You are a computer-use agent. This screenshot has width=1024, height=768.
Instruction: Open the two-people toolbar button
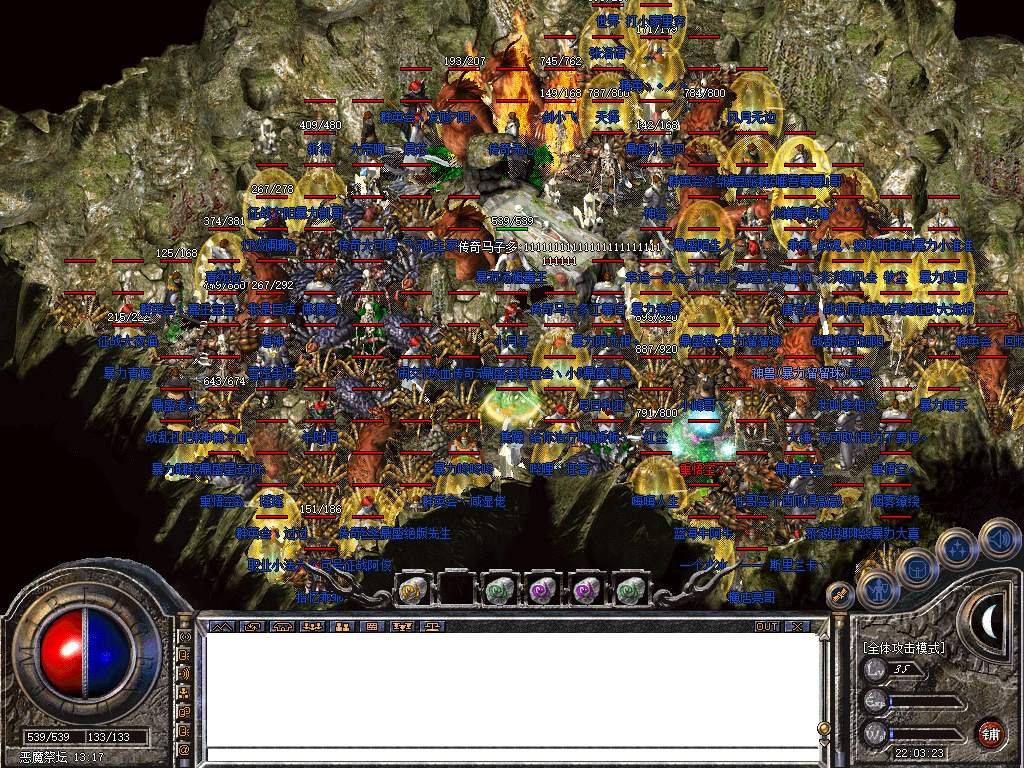(342, 626)
